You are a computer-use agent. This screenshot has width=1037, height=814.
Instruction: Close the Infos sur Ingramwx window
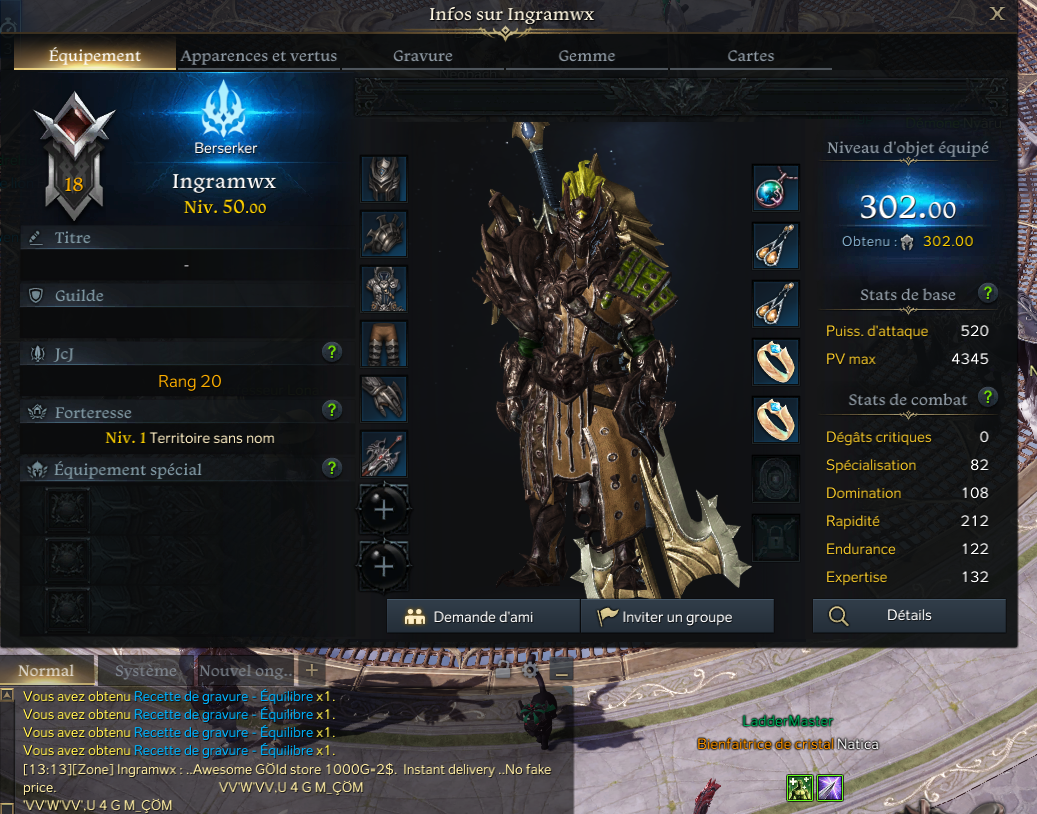point(997,14)
